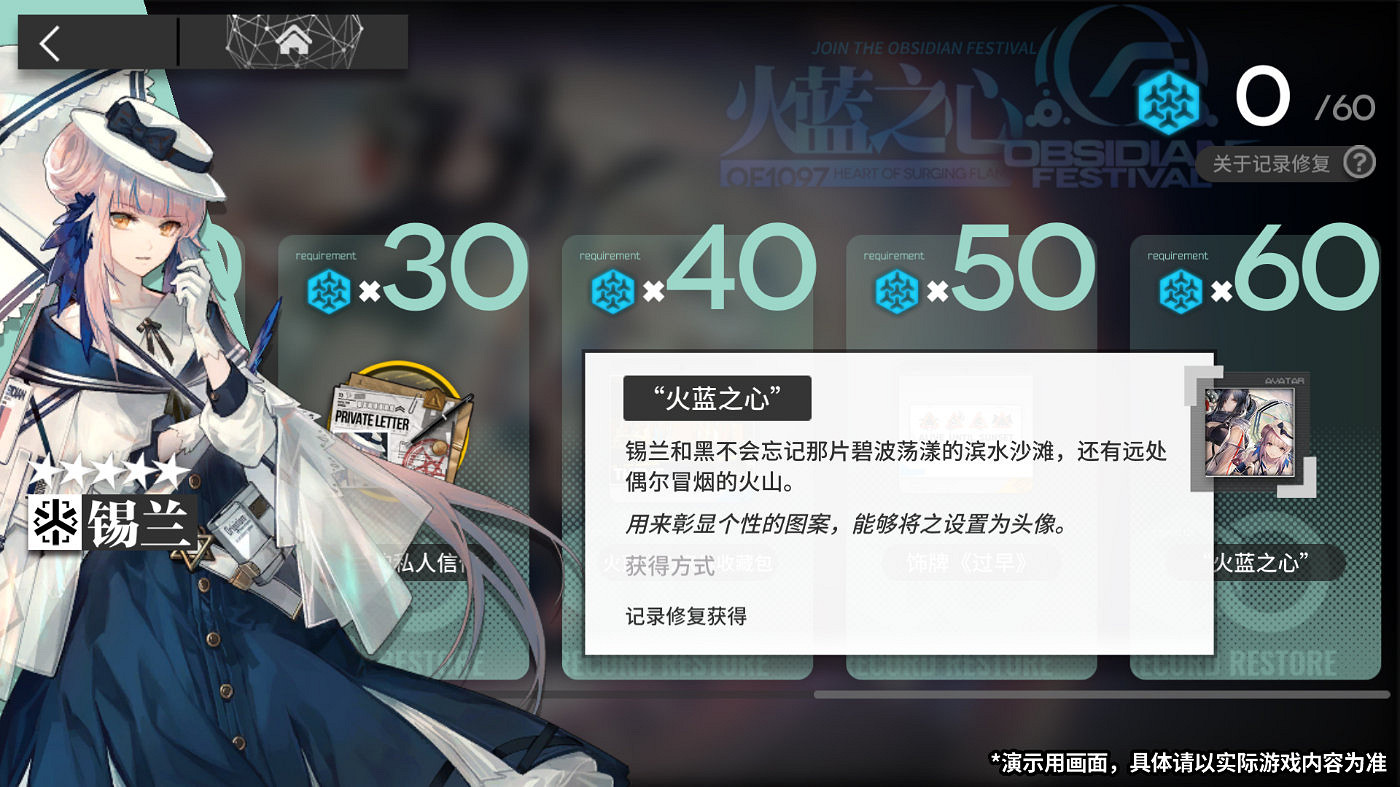This screenshot has height=787, width=1400.
Task: Click the token icon on the x50 requirement card
Action: [896, 290]
